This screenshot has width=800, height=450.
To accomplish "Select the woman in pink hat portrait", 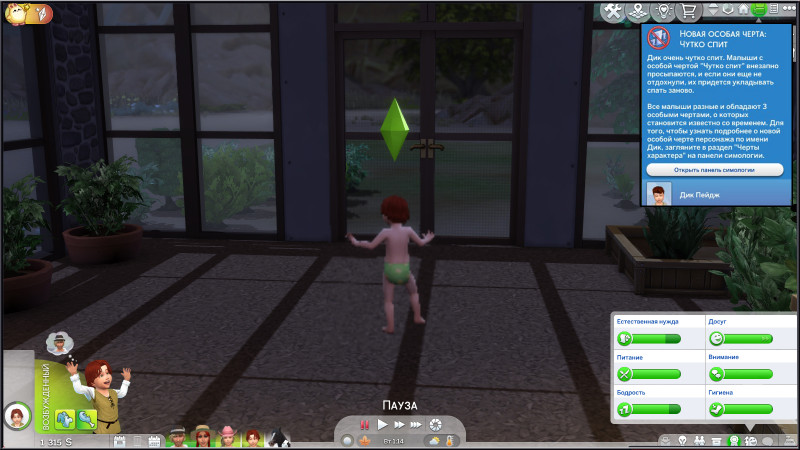I will coord(227,438).
